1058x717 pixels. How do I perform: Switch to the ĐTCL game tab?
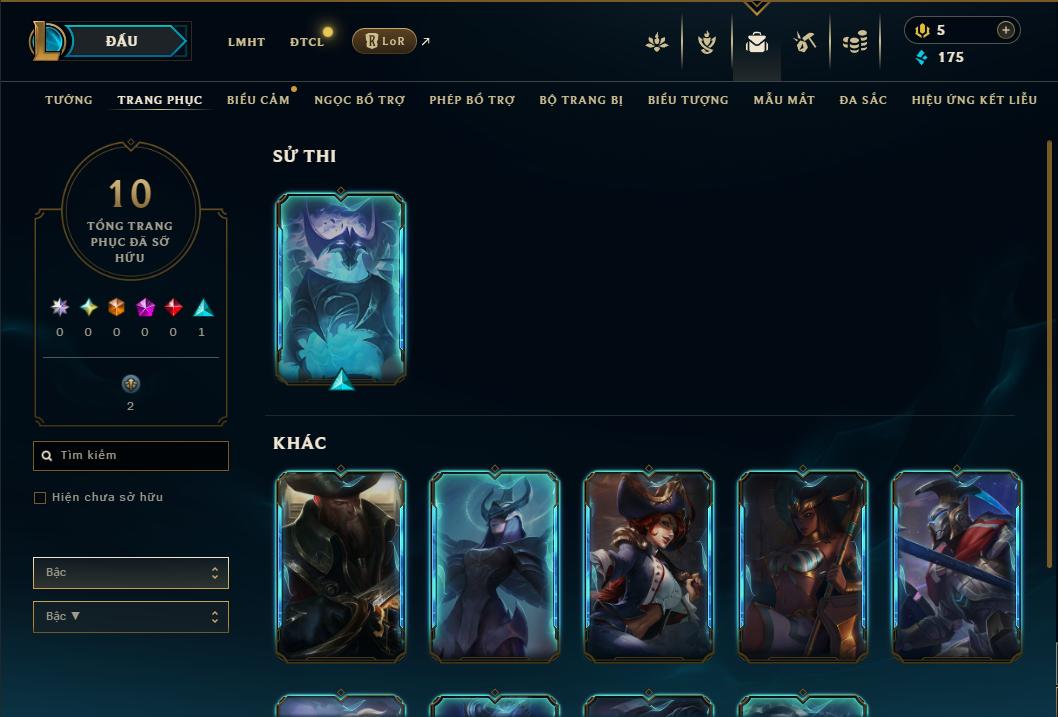pyautogui.click(x=307, y=42)
